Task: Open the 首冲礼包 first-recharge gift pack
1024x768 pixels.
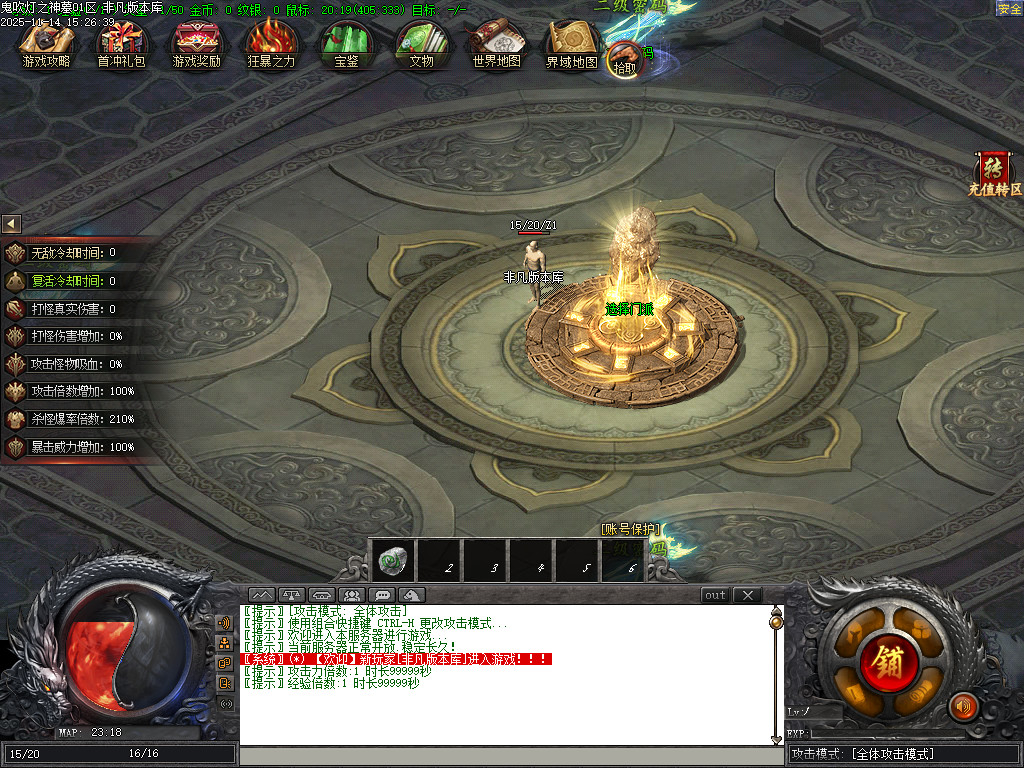Action: click(x=121, y=45)
